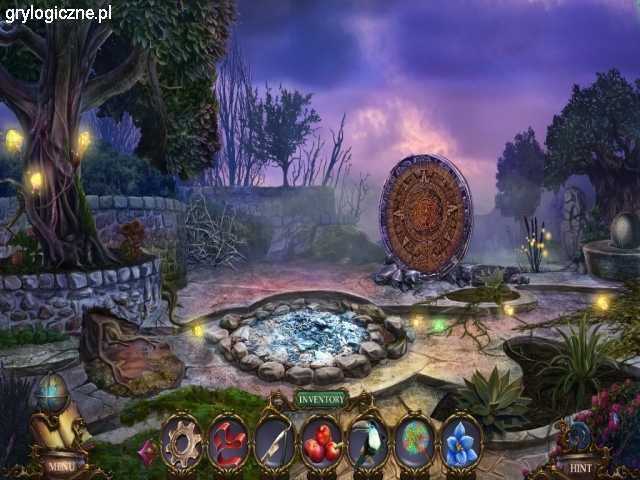
Task: Pick the toucan bird inventory item
Action: (x=367, y=441)
